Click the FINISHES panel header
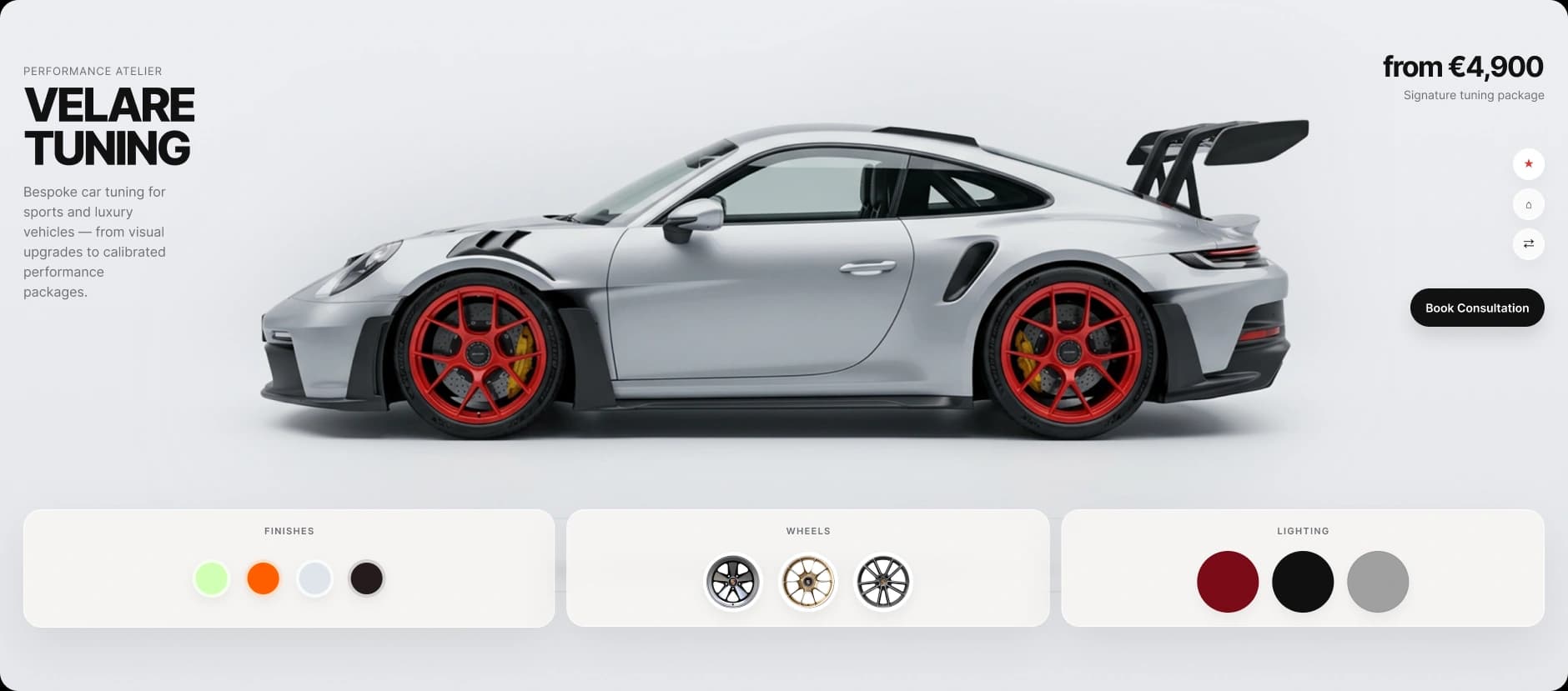The image size is (1568, 691). (x=289, y=530)
